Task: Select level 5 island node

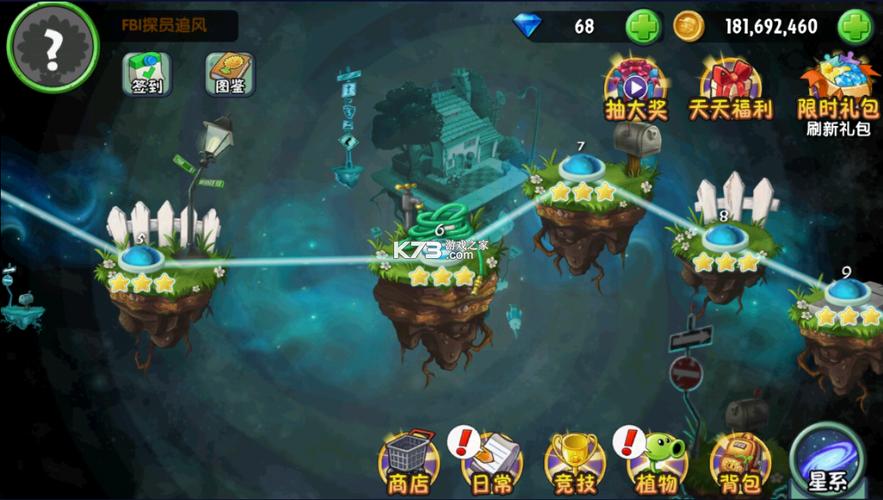Action: (x=141, y=260)
